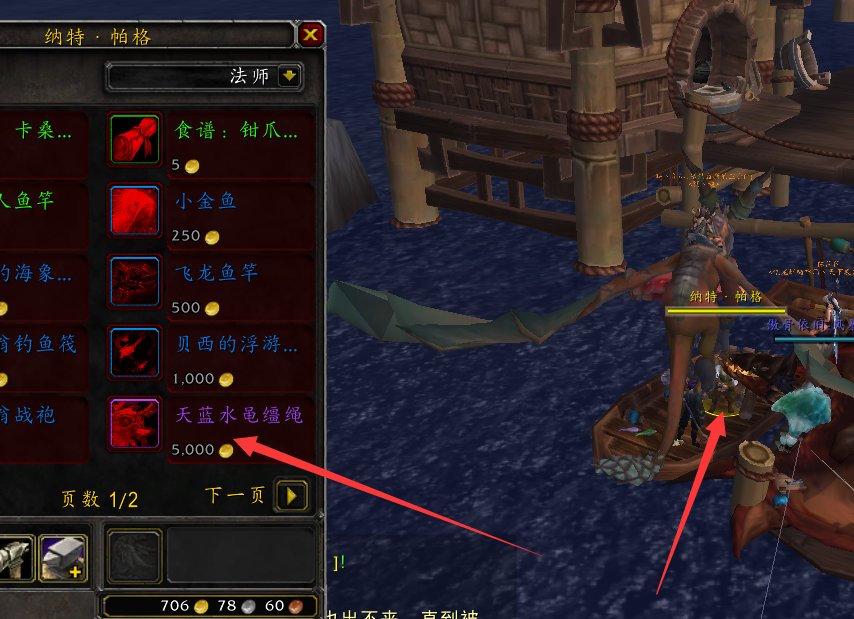Go to the next page with arrow button
The height and width of the screenshot is (619, 854).
291,495
